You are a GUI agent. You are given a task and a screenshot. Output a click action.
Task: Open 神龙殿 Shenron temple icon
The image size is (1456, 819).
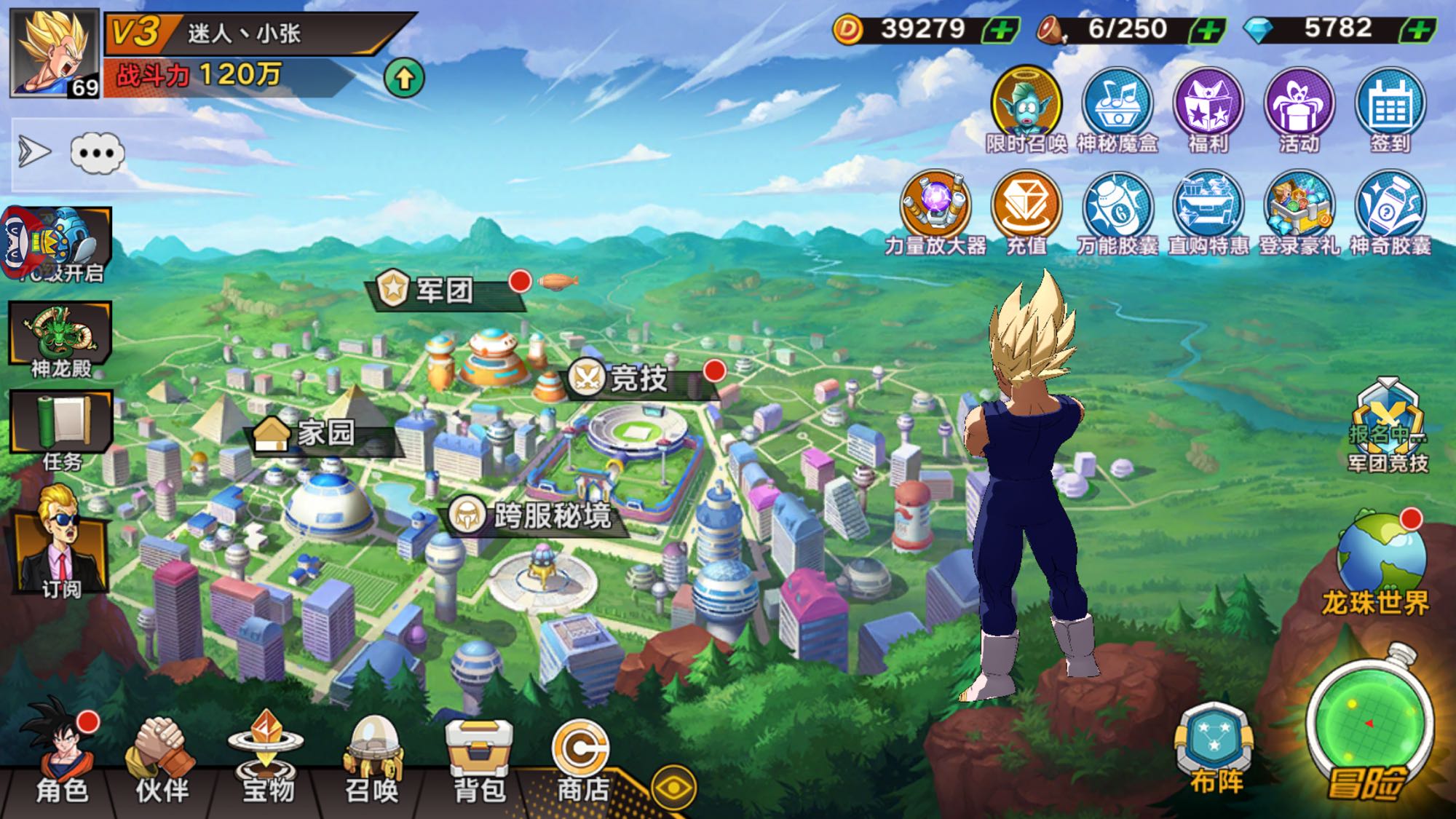(x=61, y=339)
